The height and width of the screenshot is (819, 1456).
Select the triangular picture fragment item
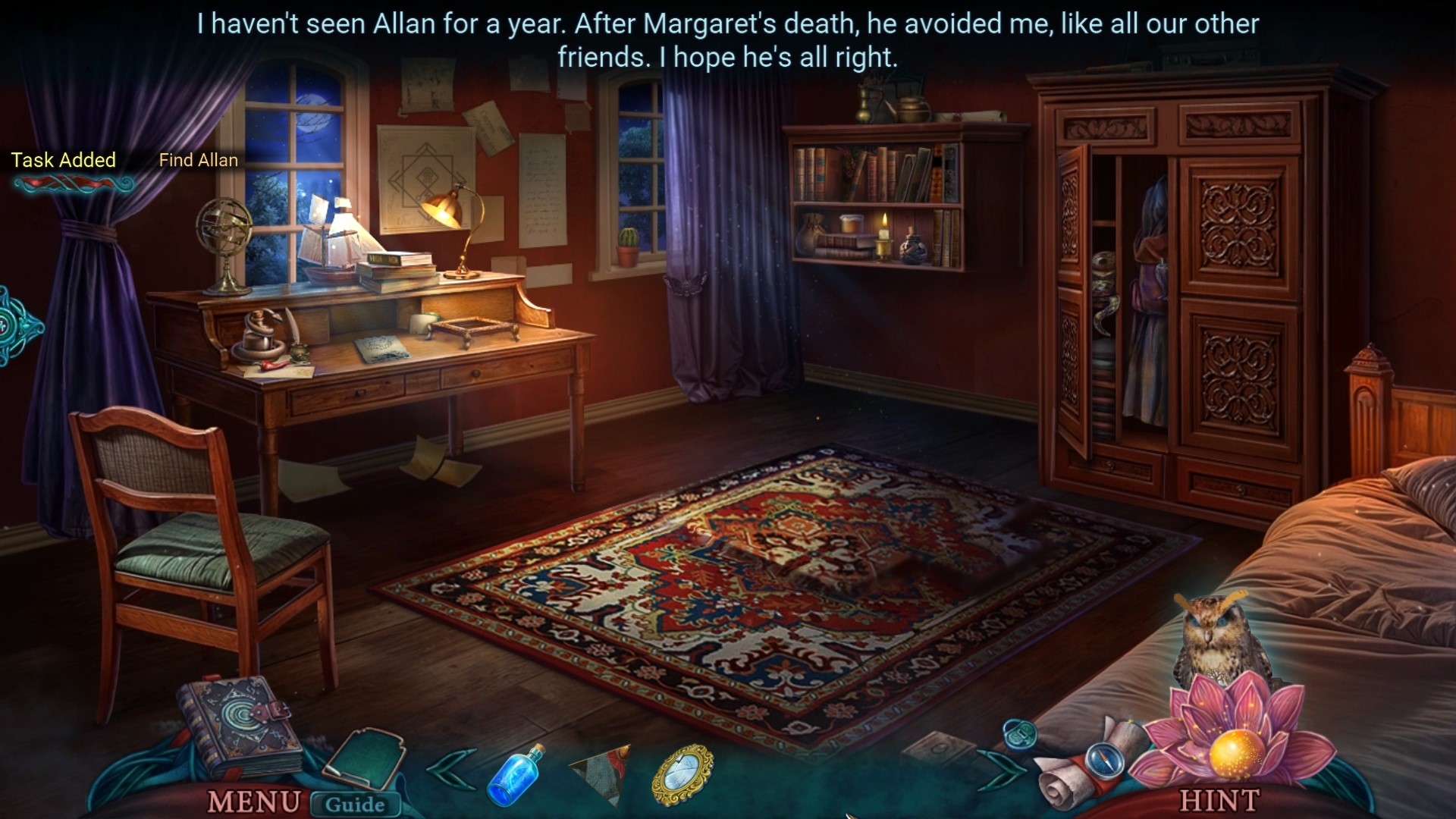[601, 772]
